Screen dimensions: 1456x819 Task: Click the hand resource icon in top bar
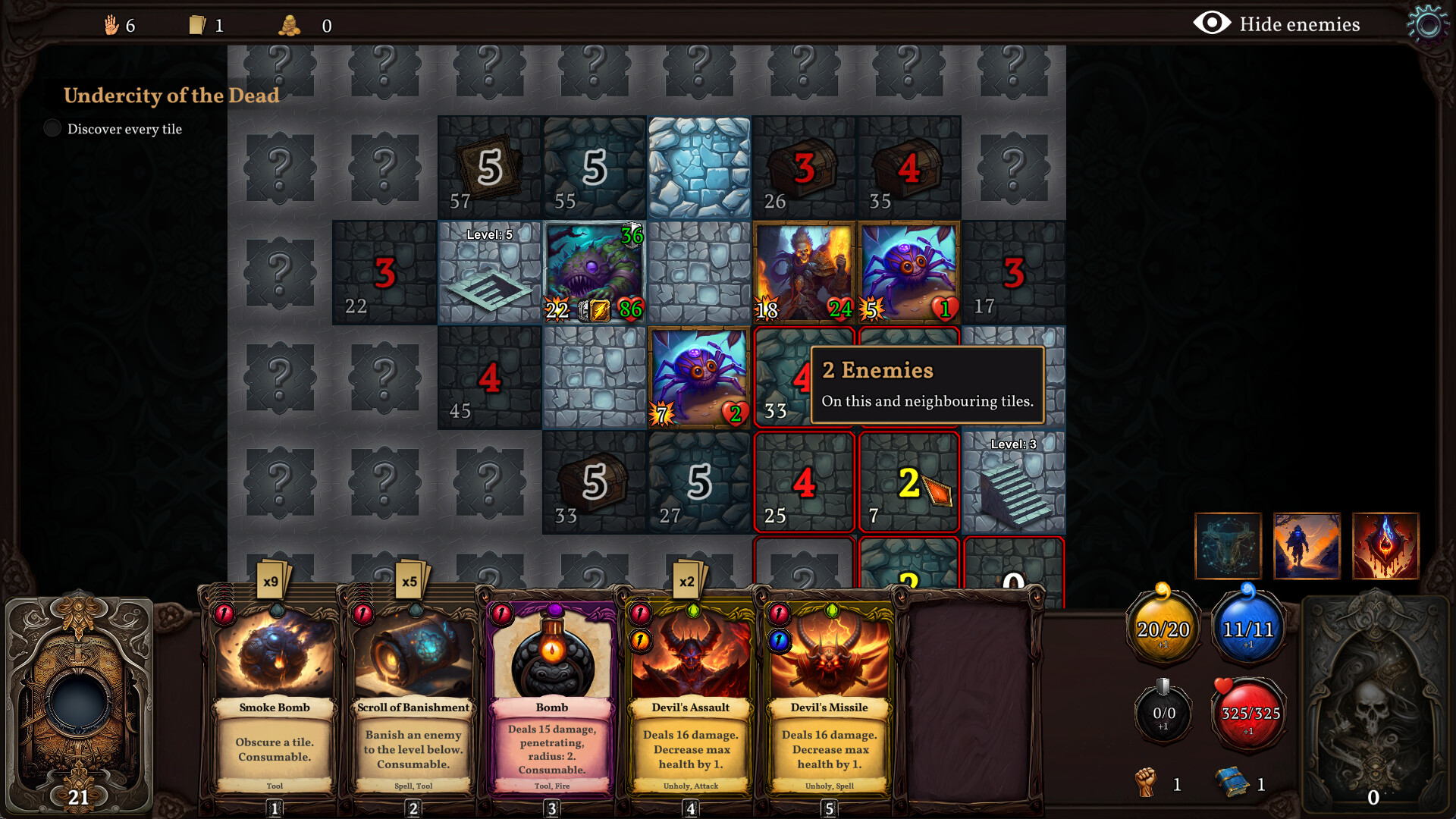pyautogui.click(x=111, y=25)
